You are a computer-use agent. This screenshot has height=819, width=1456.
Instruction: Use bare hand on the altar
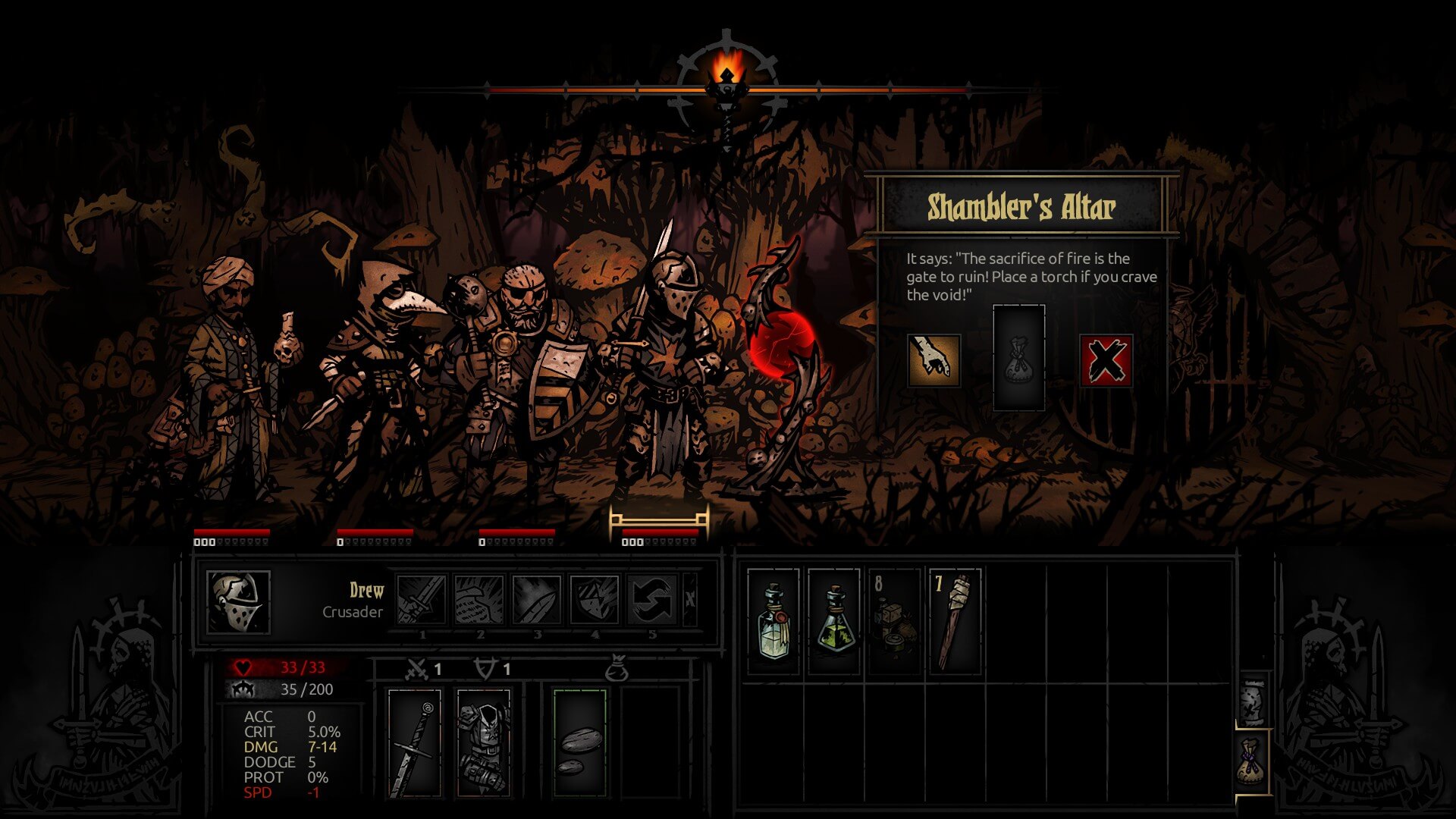click(934, 360)
